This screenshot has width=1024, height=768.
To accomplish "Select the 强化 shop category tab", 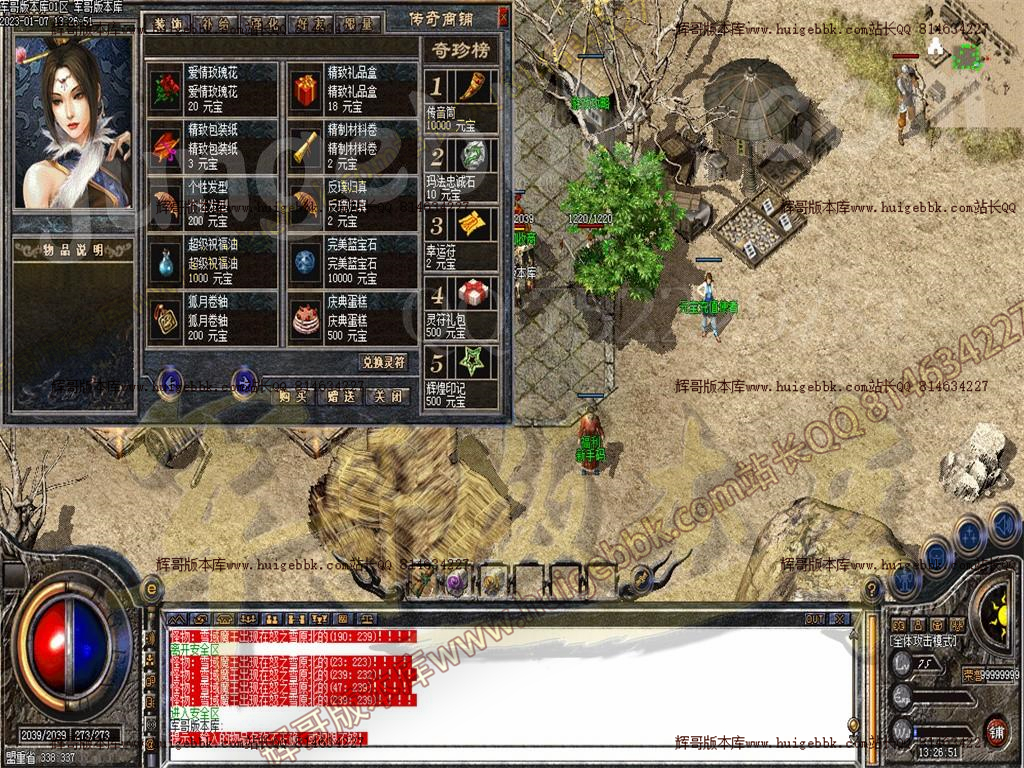I will 261,22.
